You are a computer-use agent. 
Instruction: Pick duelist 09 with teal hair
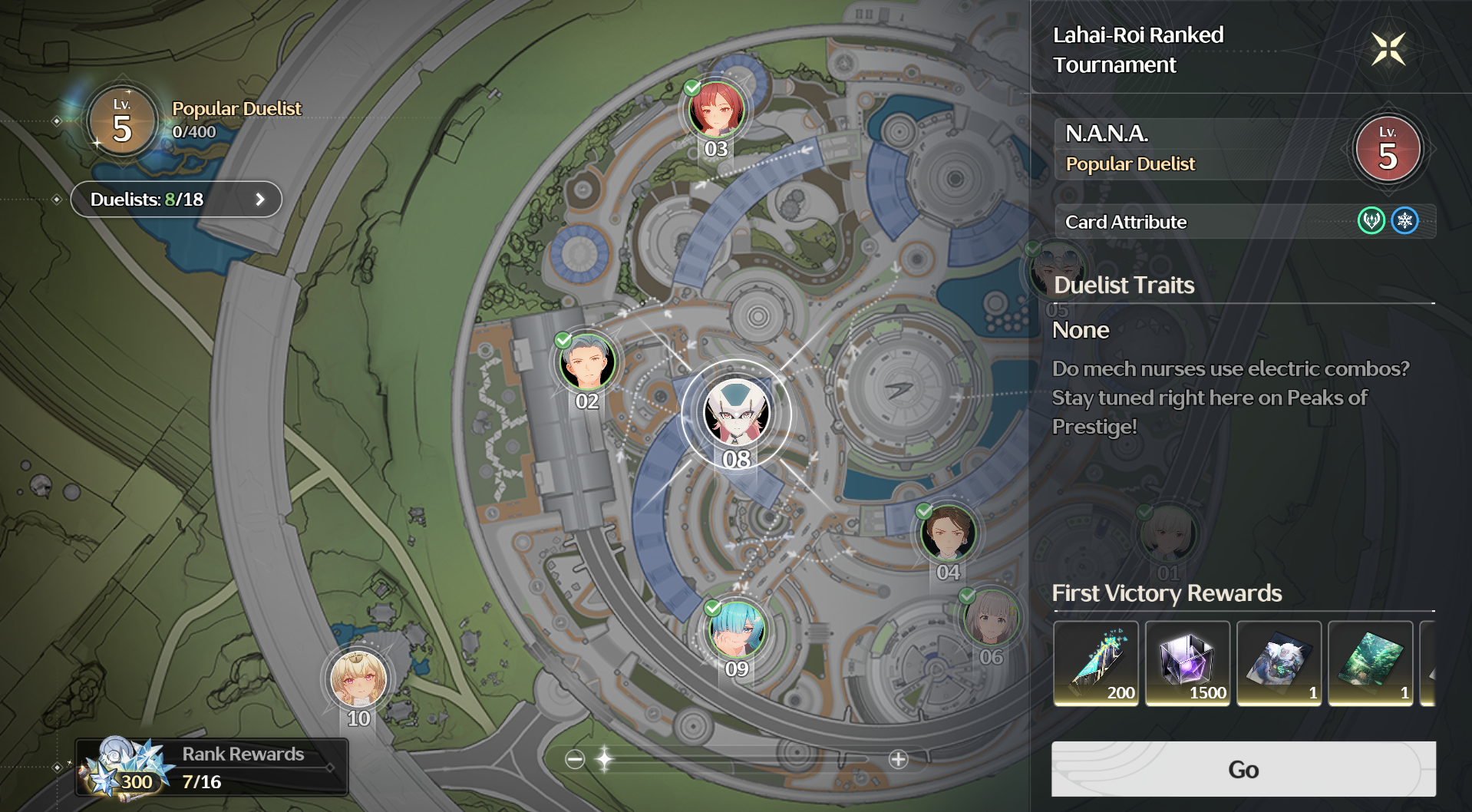point(736,629)
